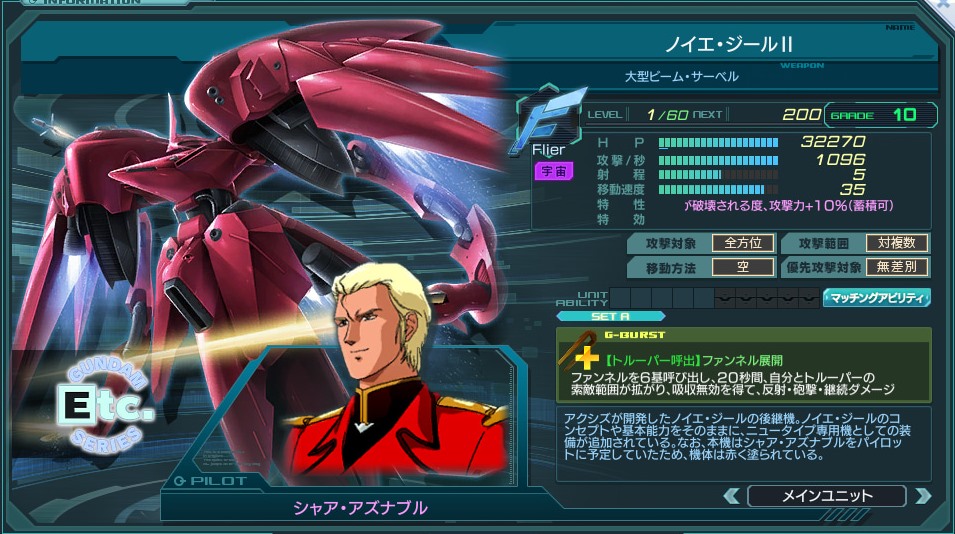The width and height of the screenshot is (955, 534).
Task: Close the unit information window
Action: tap(945, 5)
